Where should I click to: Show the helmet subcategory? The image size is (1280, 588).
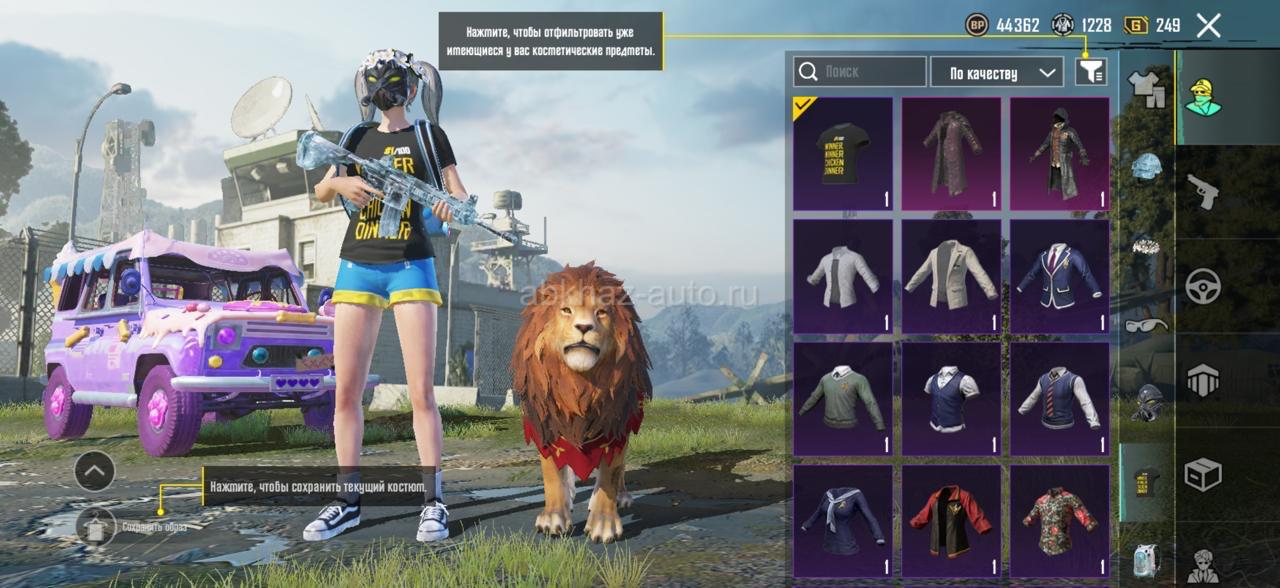(x=1146, y=166)
